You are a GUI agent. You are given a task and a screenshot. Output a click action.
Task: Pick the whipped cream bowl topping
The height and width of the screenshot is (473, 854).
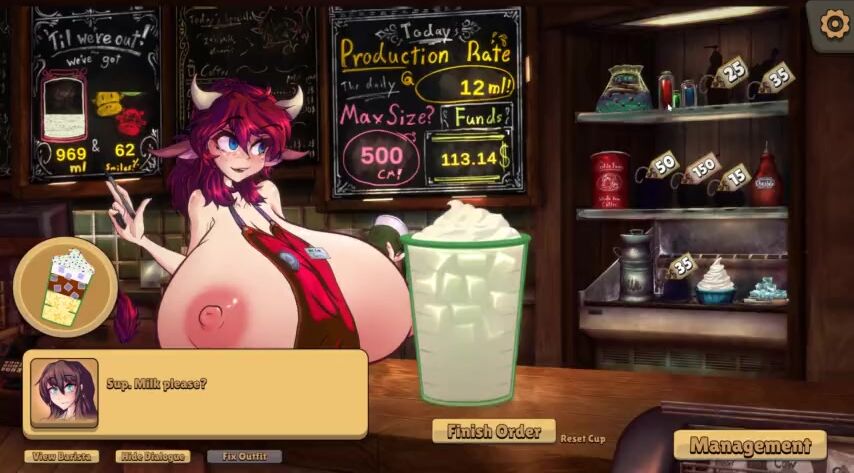[x=715, y=281]
